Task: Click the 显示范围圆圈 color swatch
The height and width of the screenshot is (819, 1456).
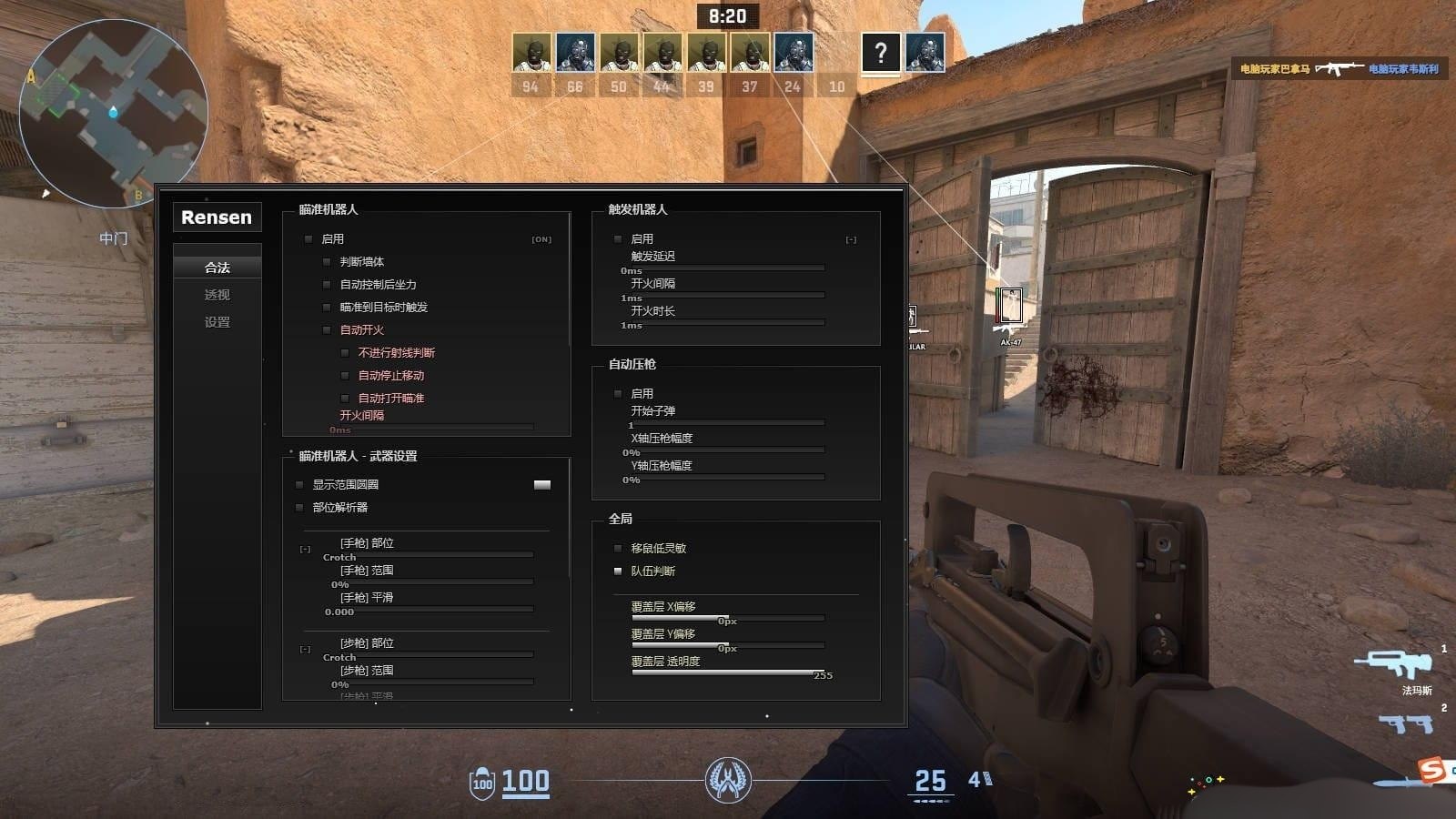Action: click(x=542, y=485)
